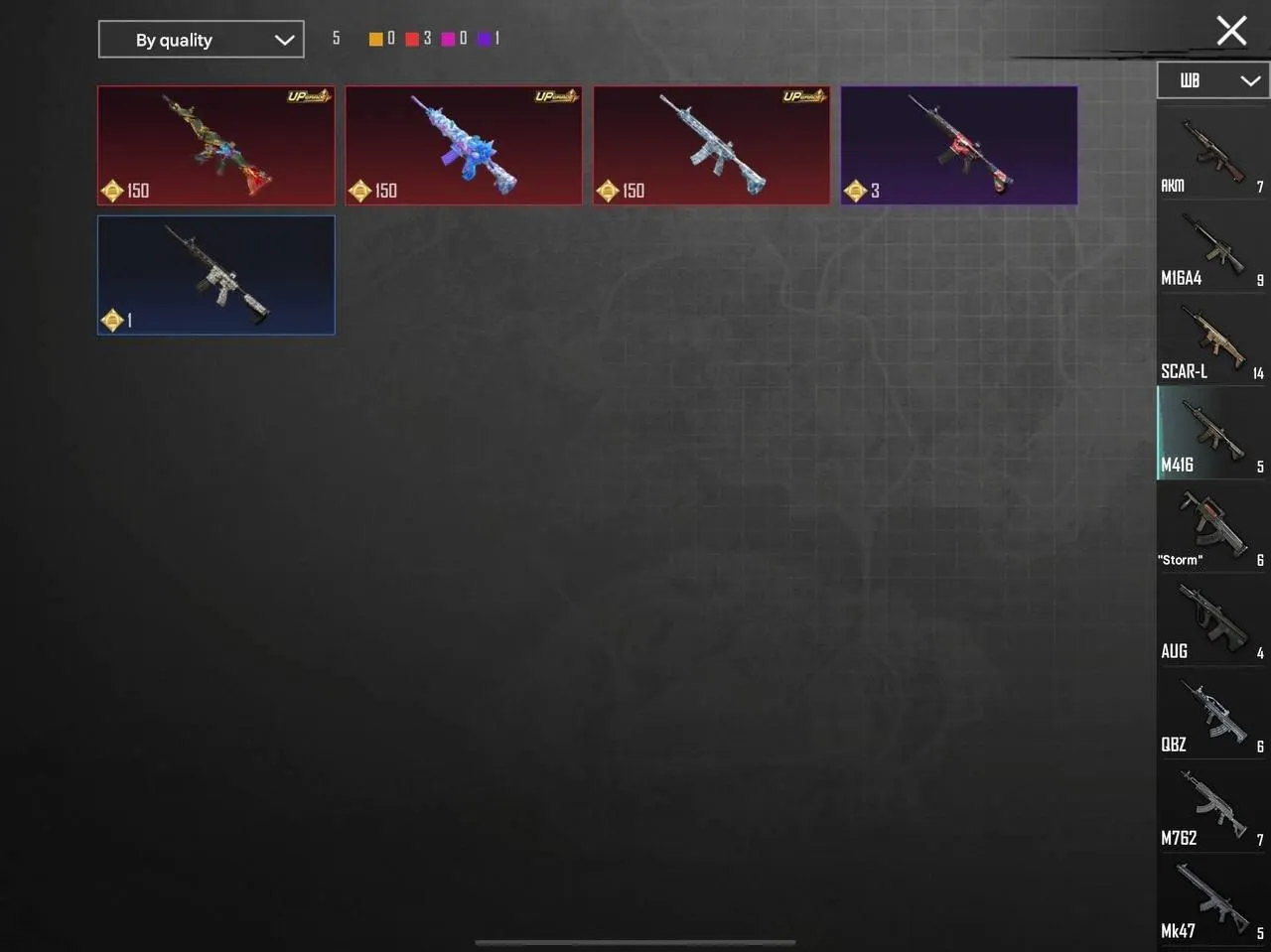This screenshot has width=1271, height=952.
Task: Open the Mk47 weapon category
Action: [x=1211, y=898]
